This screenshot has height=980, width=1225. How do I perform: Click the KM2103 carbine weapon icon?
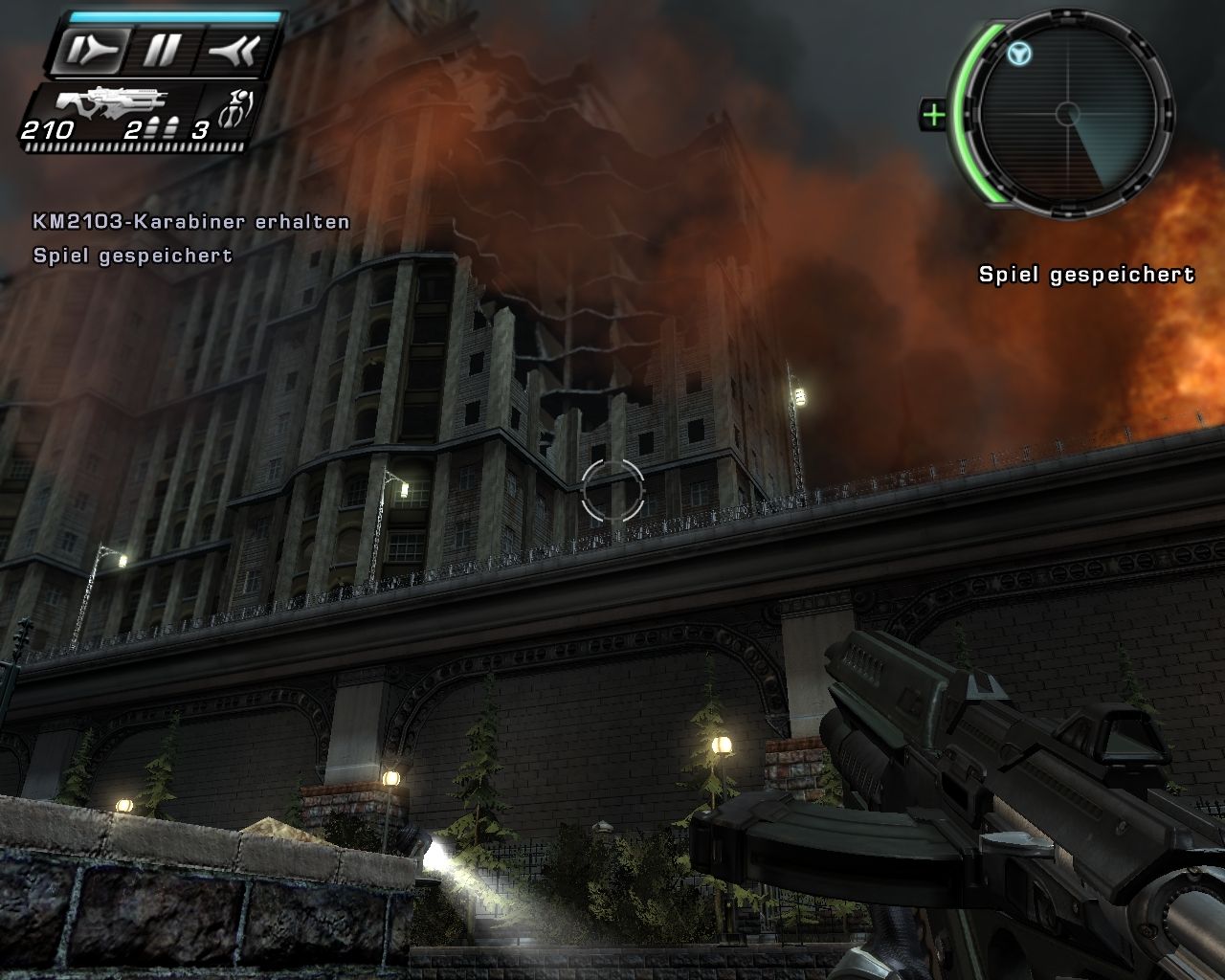tap(112, 100)
